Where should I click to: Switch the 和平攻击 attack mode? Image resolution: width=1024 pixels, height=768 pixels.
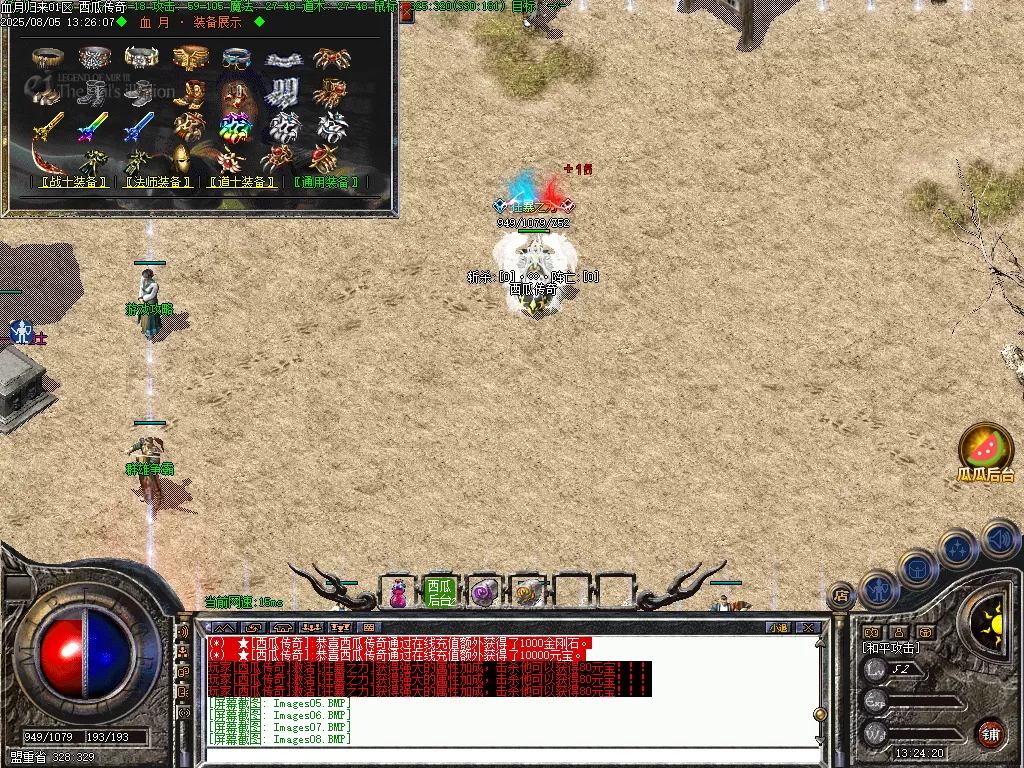pyautogui.click(x=891, y=648)
